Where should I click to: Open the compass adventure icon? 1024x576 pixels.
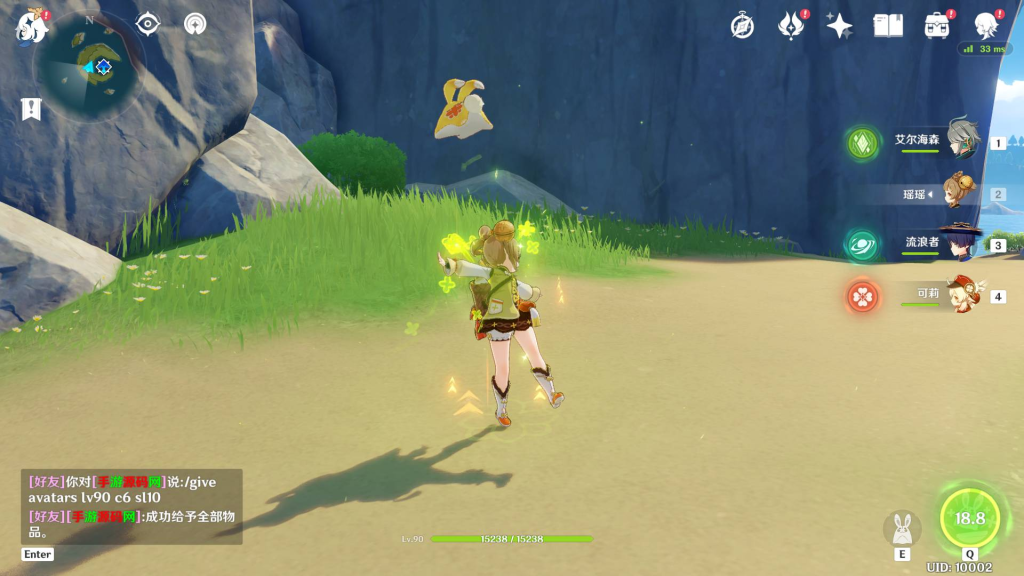(x=742, y=26)
